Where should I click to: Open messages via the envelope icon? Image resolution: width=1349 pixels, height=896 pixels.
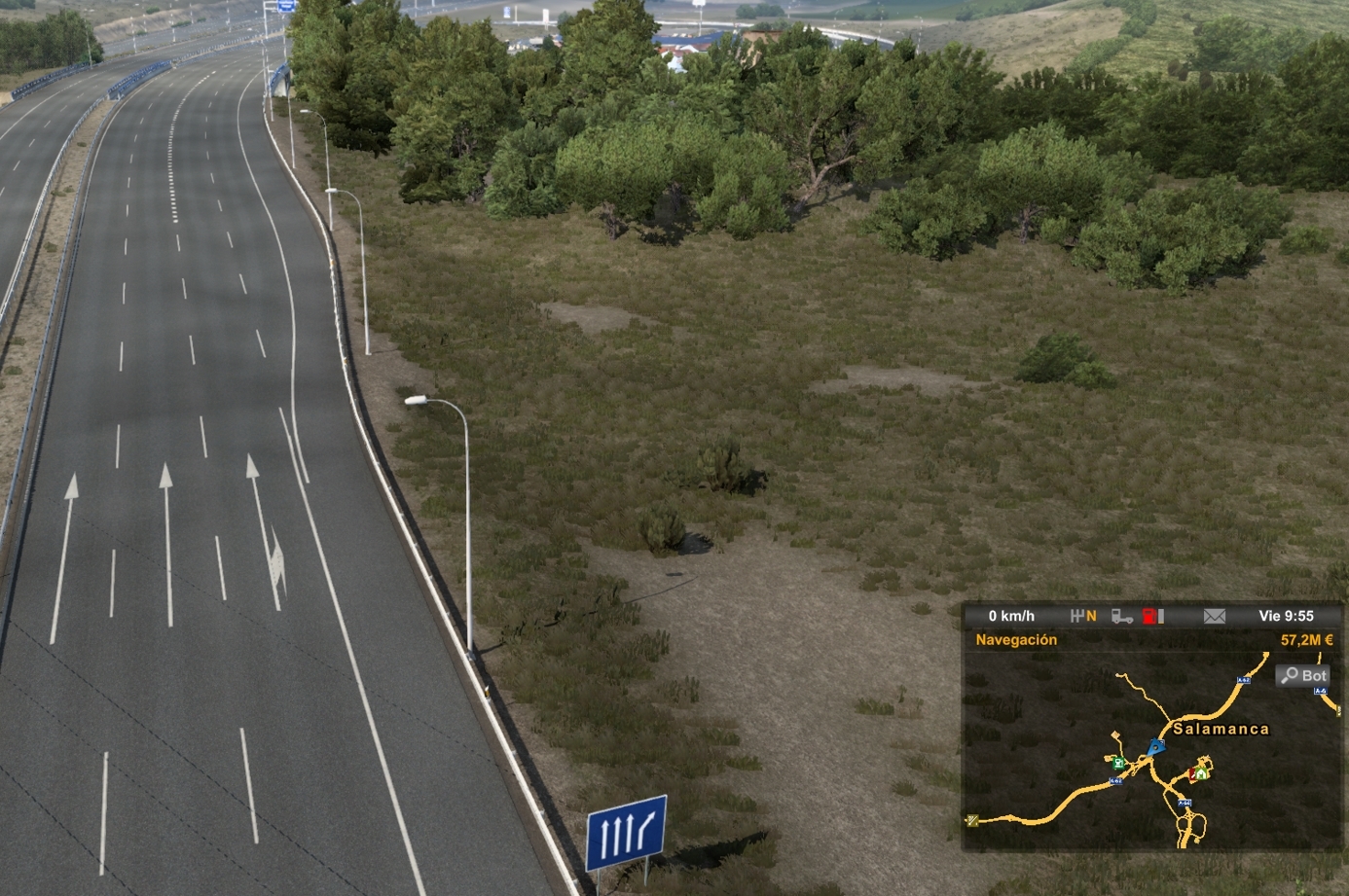1215,615
